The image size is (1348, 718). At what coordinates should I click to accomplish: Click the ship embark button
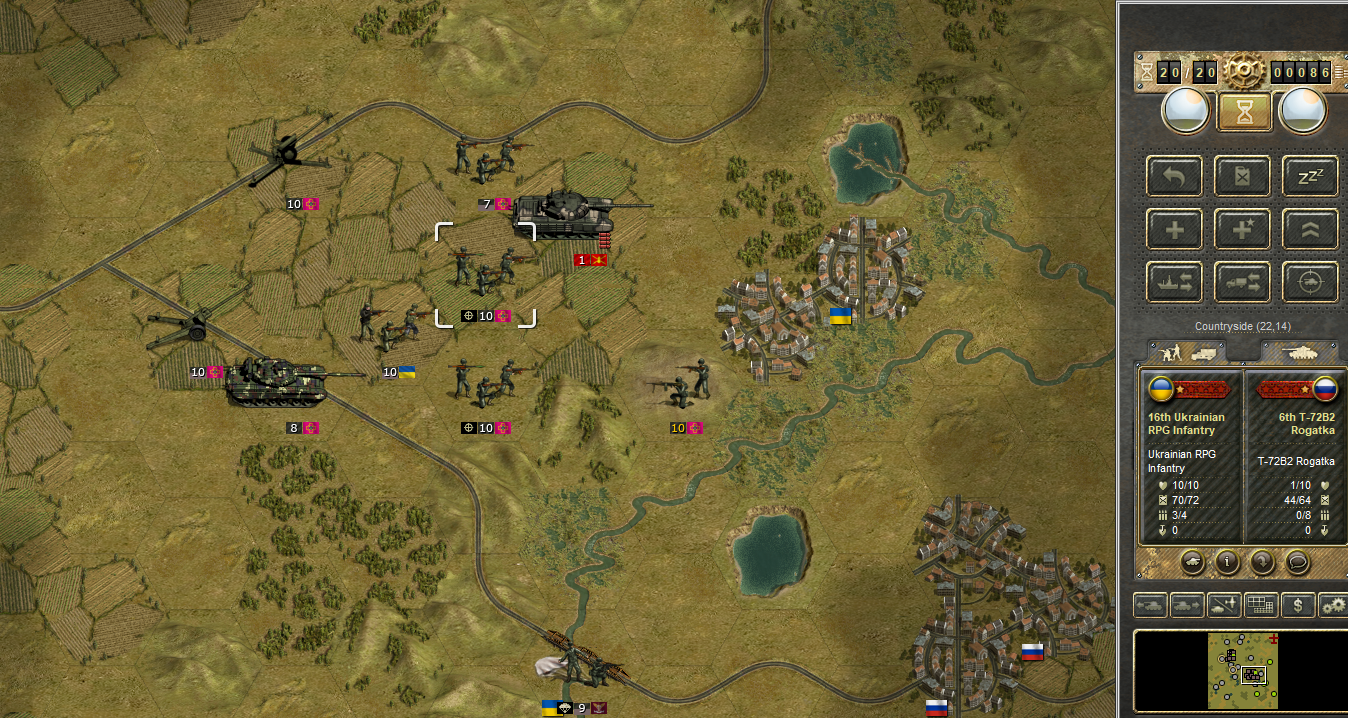pos(1175,282)
